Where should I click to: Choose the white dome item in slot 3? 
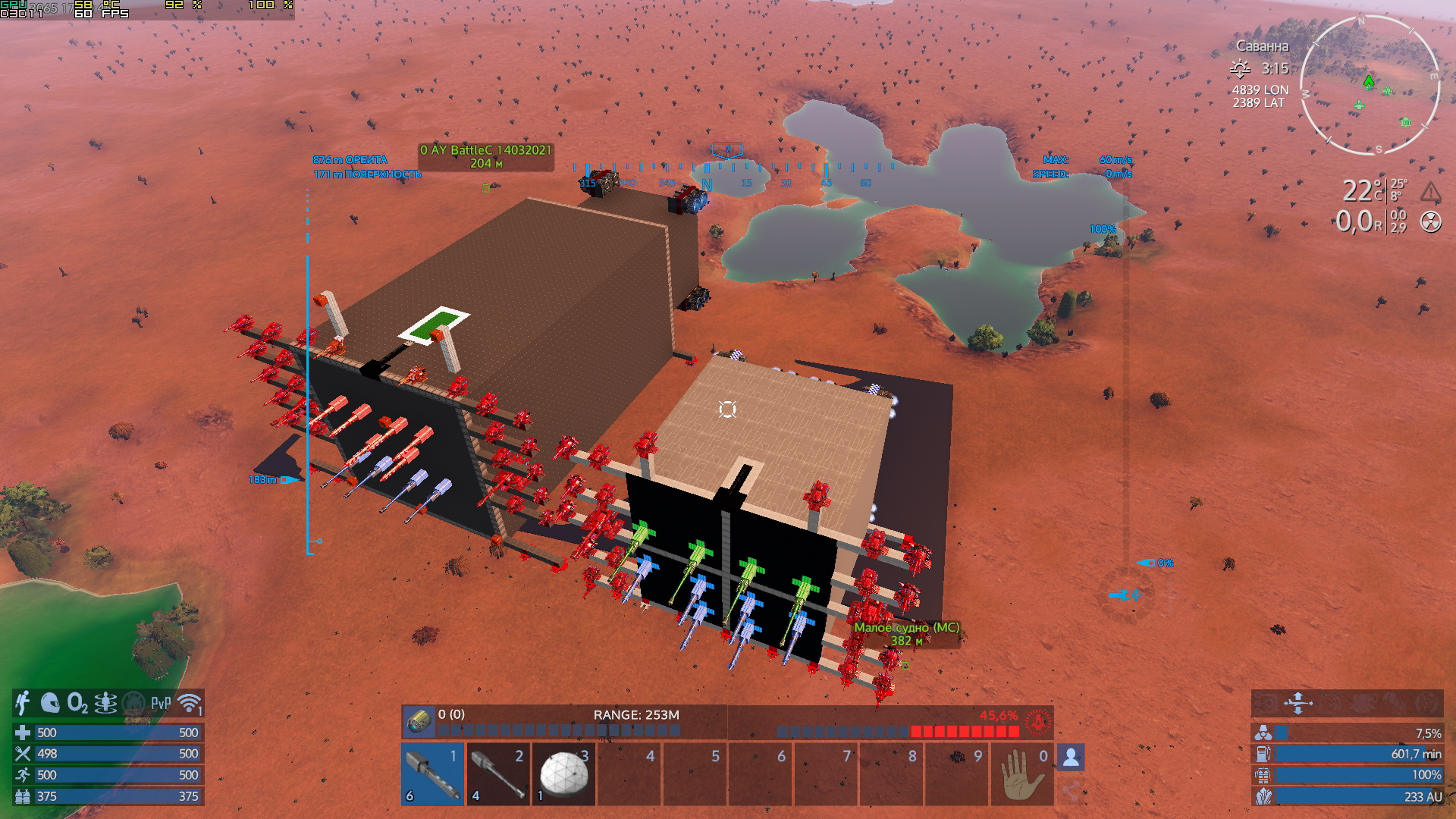(563, 774)
